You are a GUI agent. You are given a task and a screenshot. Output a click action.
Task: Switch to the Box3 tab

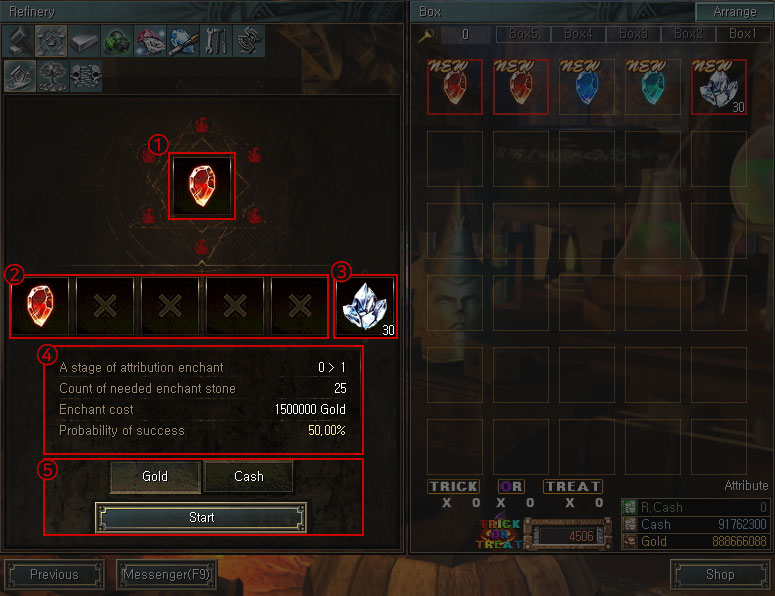[633, 34]
